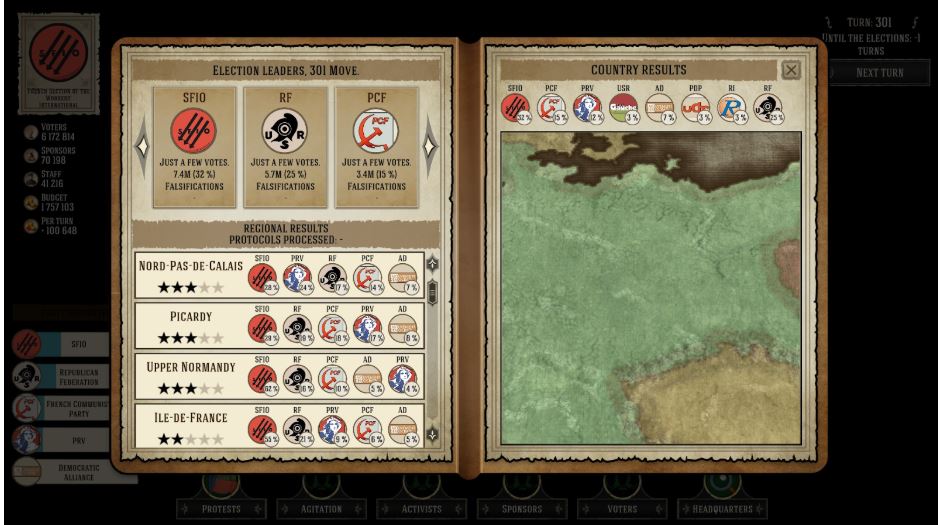Screen dimensions: 938x525
Task: Select Republican Federation in party list
Action: tap(74, 376)
